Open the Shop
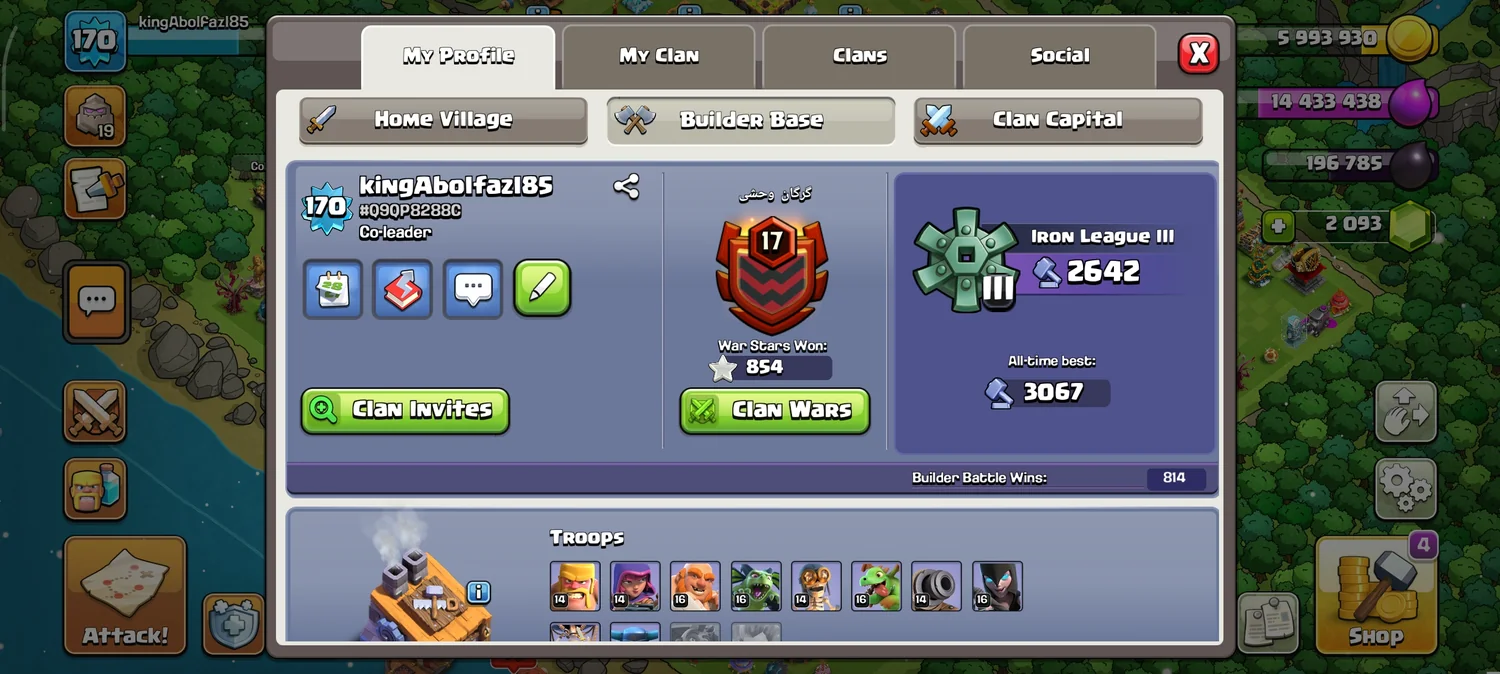This screenshot has width=1500, height=674. pyautogui.click(x=1375, y=595)
